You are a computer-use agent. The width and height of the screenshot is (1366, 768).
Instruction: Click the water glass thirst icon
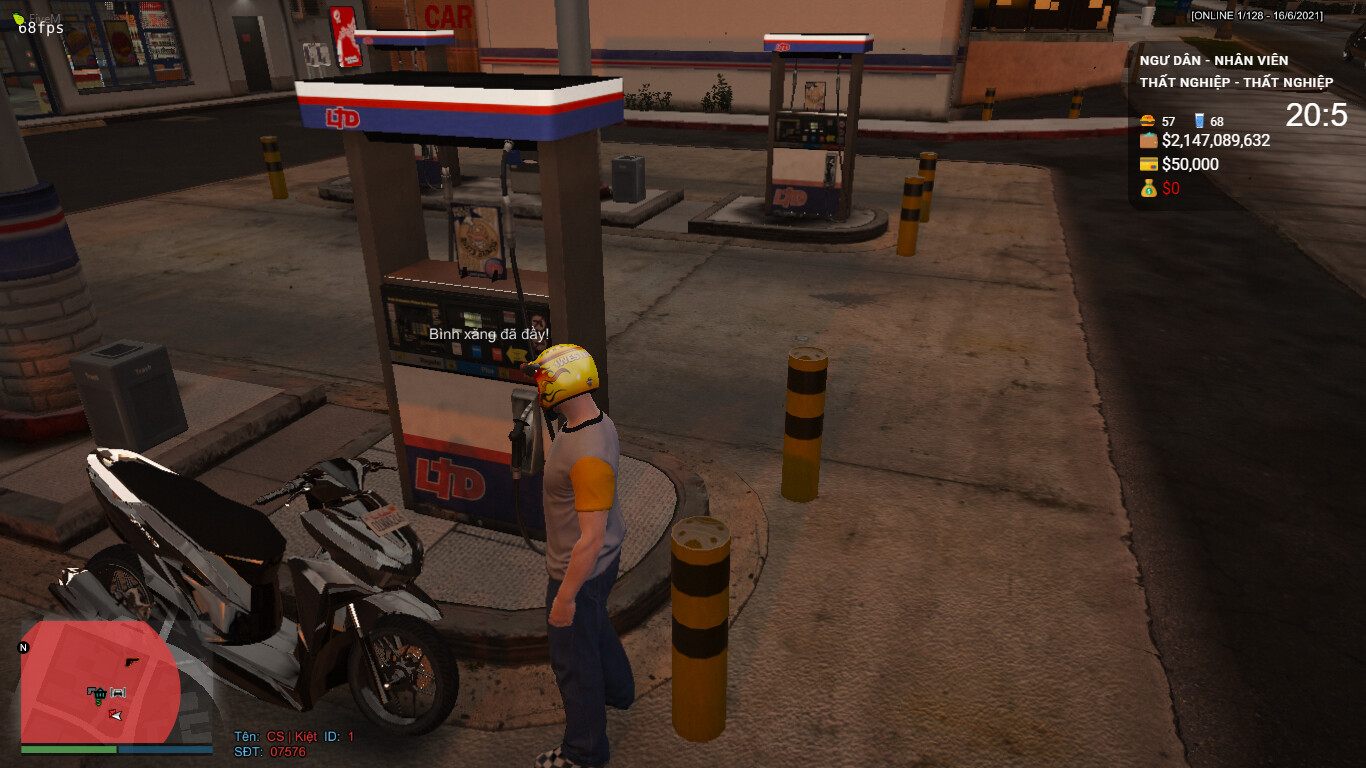point(1199,121)
